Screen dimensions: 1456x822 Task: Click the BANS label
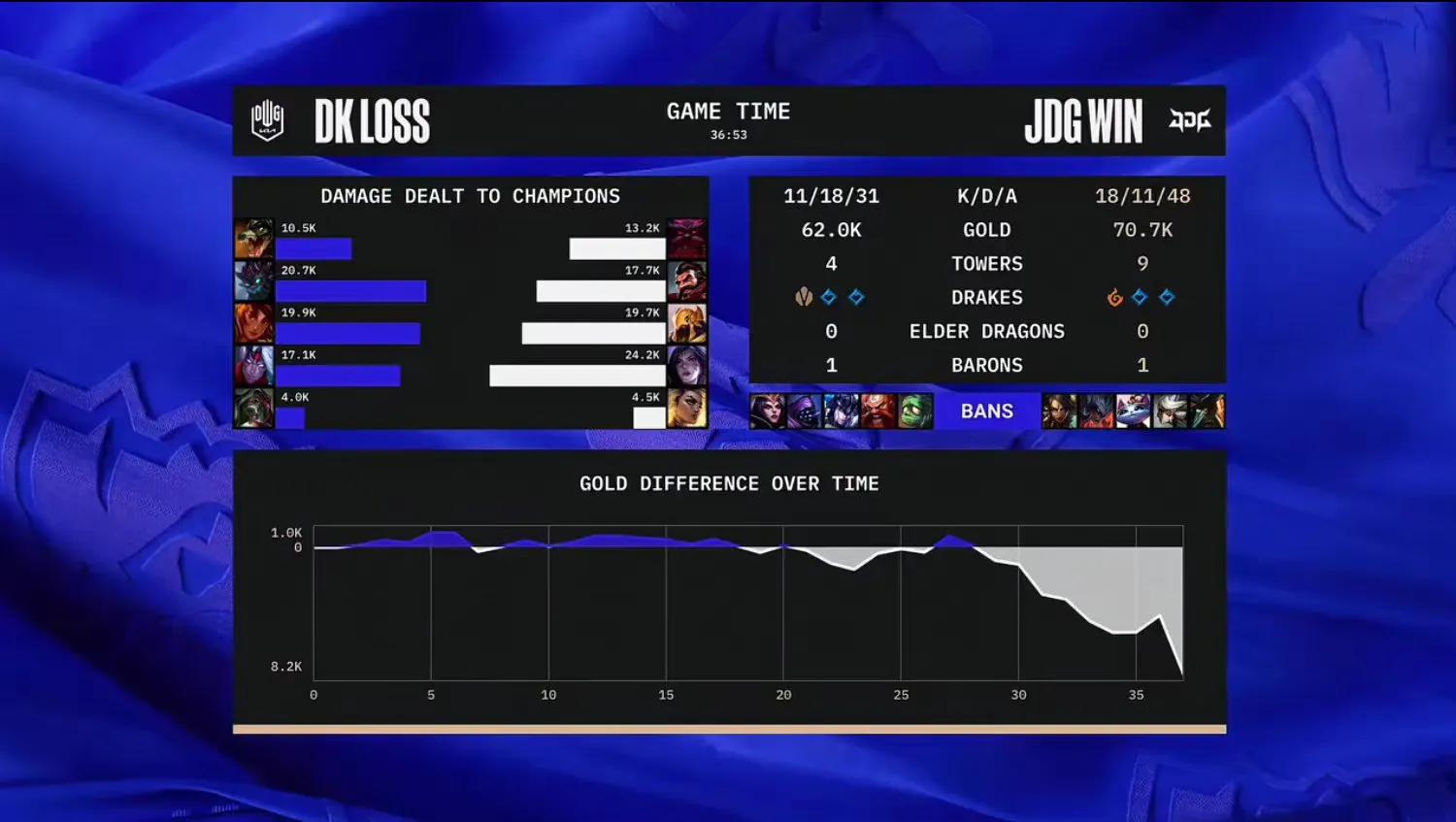[x=985, y=411]
